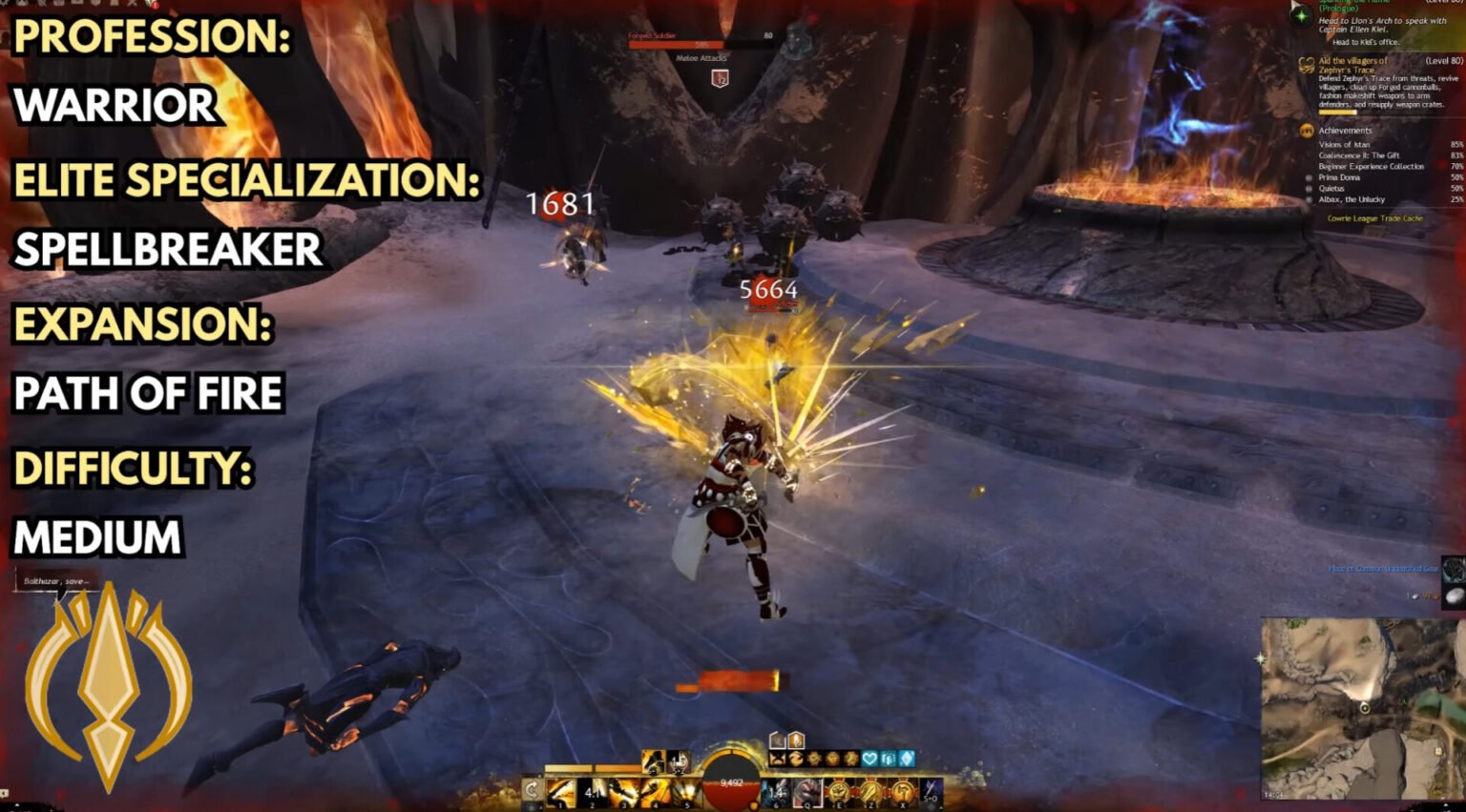
Task: Use the fist utility skill Q
Action: pos(807,792)
